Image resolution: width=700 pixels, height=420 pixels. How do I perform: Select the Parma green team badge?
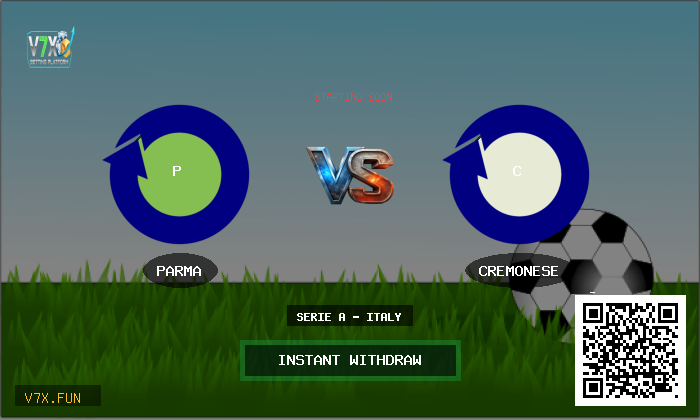coord(179,172)
